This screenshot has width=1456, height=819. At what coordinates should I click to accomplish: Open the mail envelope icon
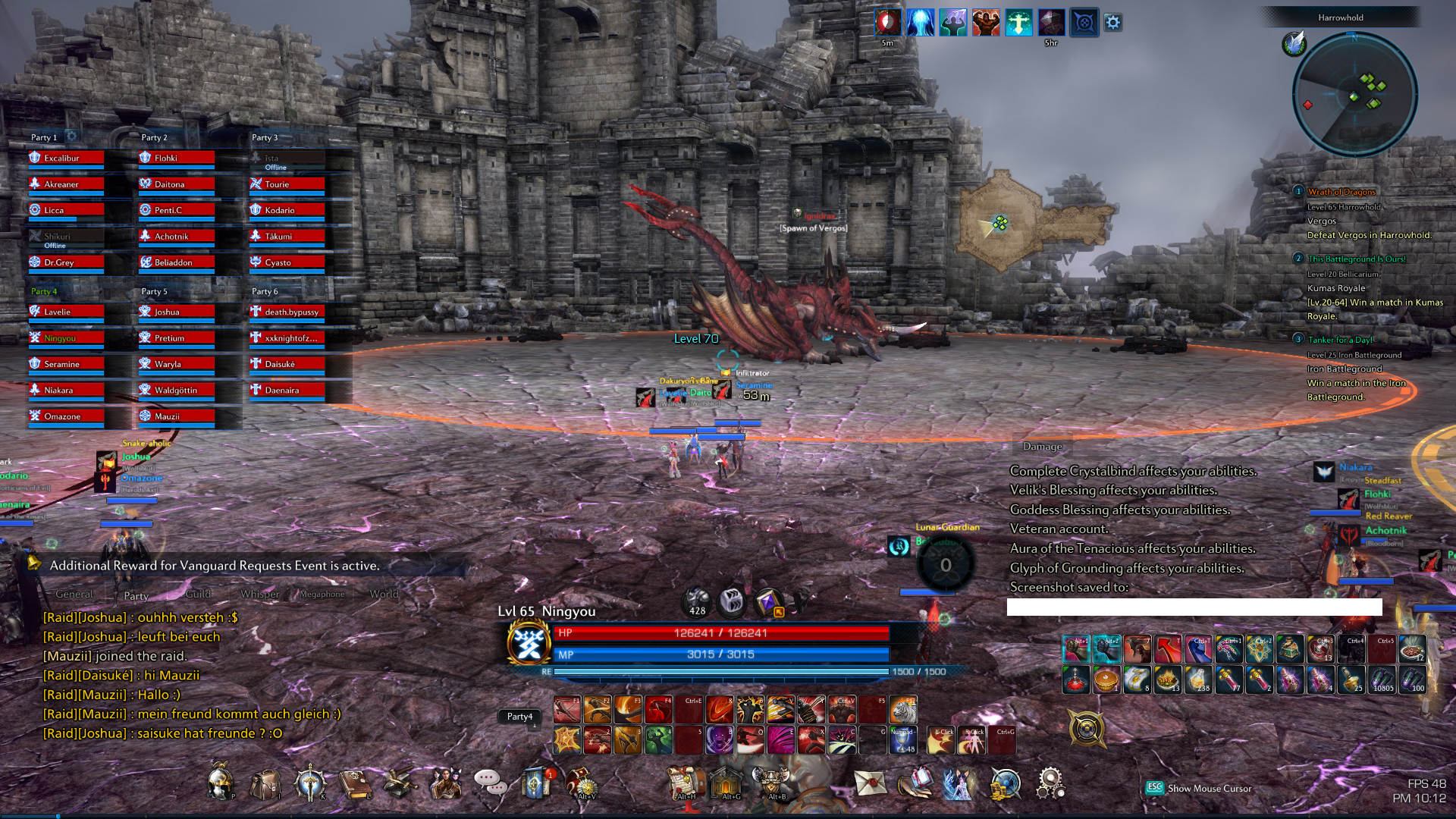pyautogui.click(x=870, y=783)
